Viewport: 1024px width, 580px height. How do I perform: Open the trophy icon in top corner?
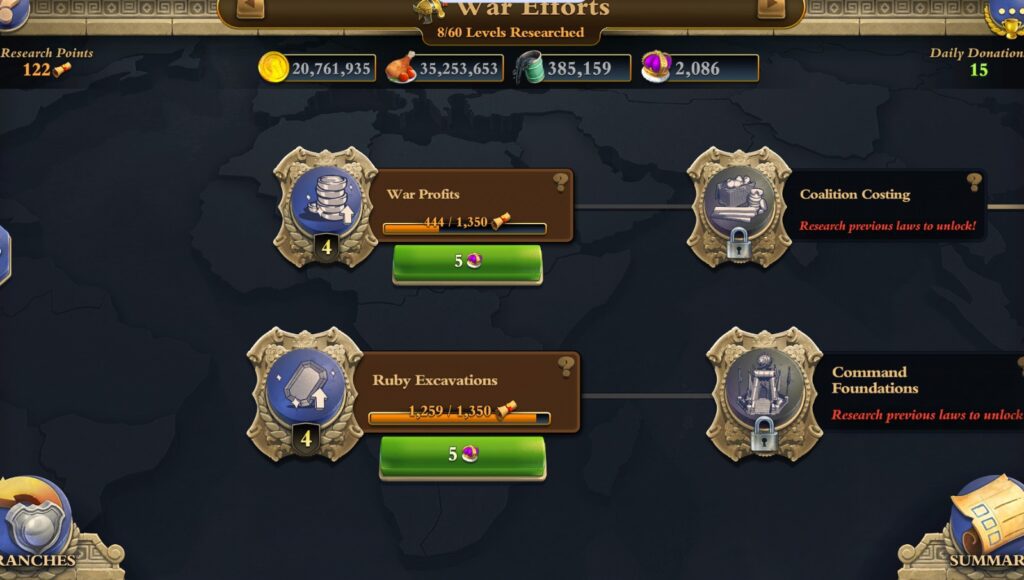1003,17
